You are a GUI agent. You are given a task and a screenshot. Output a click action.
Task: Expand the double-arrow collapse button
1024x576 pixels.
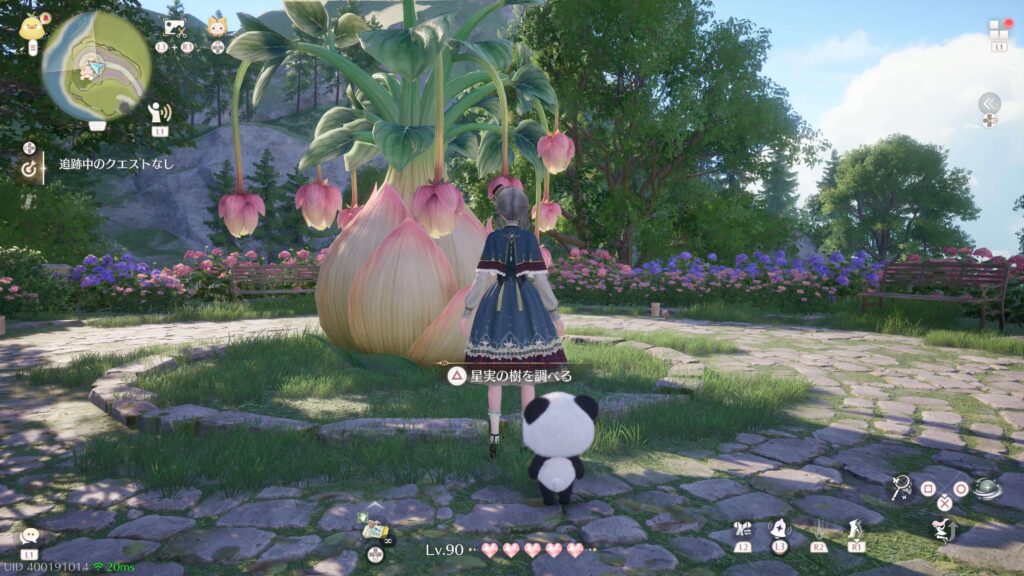click(989, 103)
